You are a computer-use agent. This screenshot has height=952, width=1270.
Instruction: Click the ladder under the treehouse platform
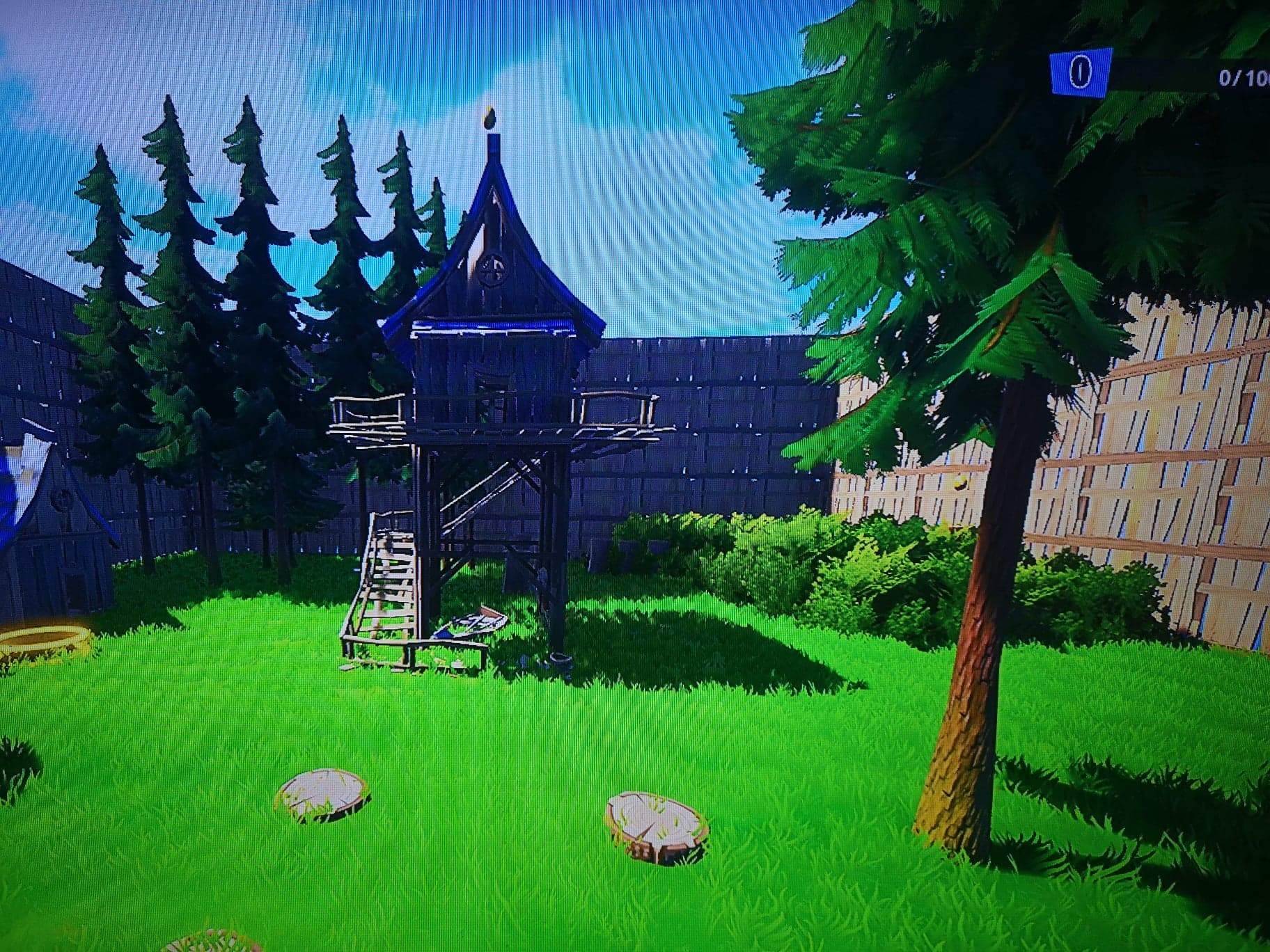click(480, 487)
